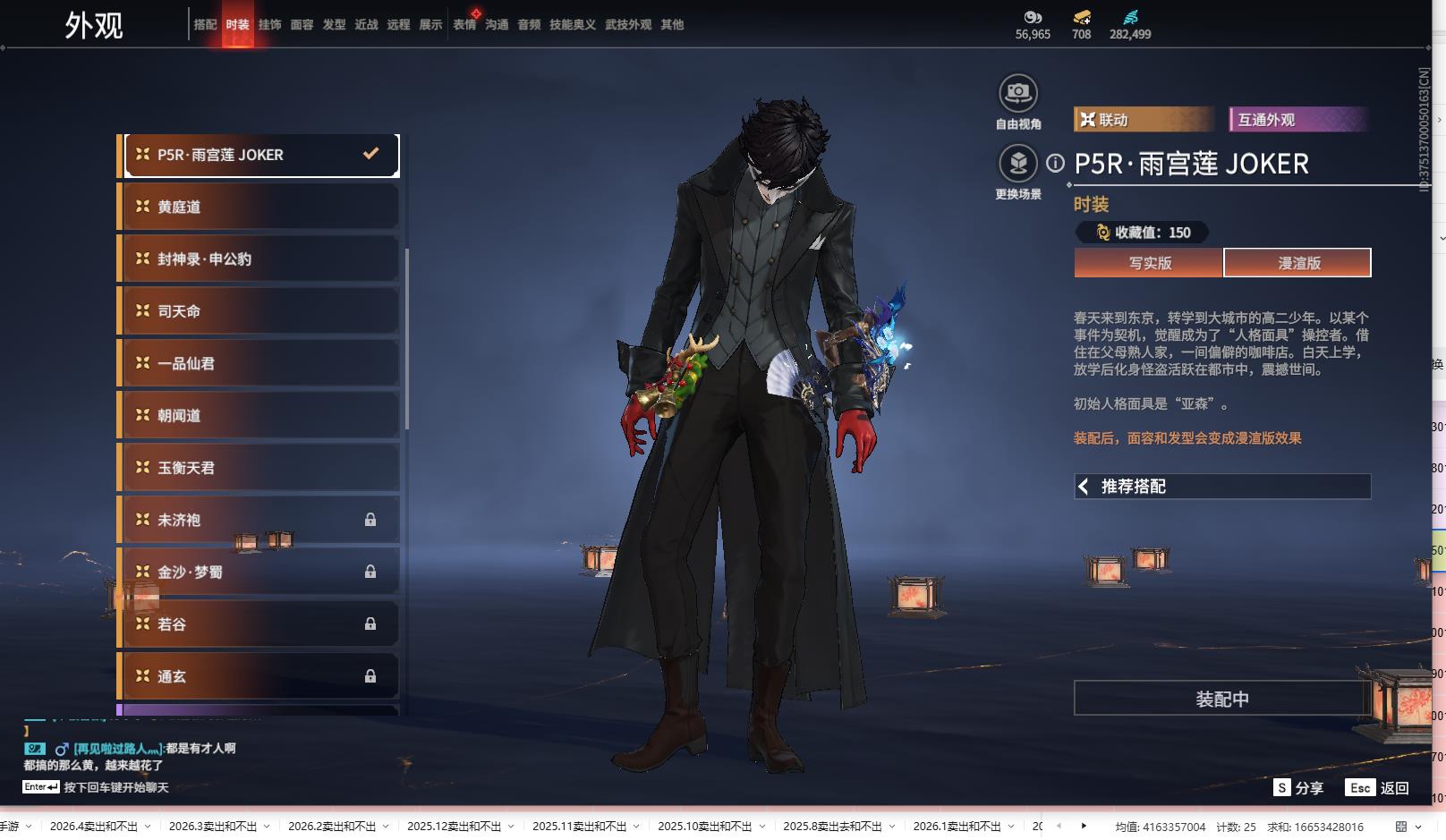The width and height of the screenshot is (1446, 840).
Task: Choose the 封神录·申公豹 outfit
Action: tap(259, 259)
